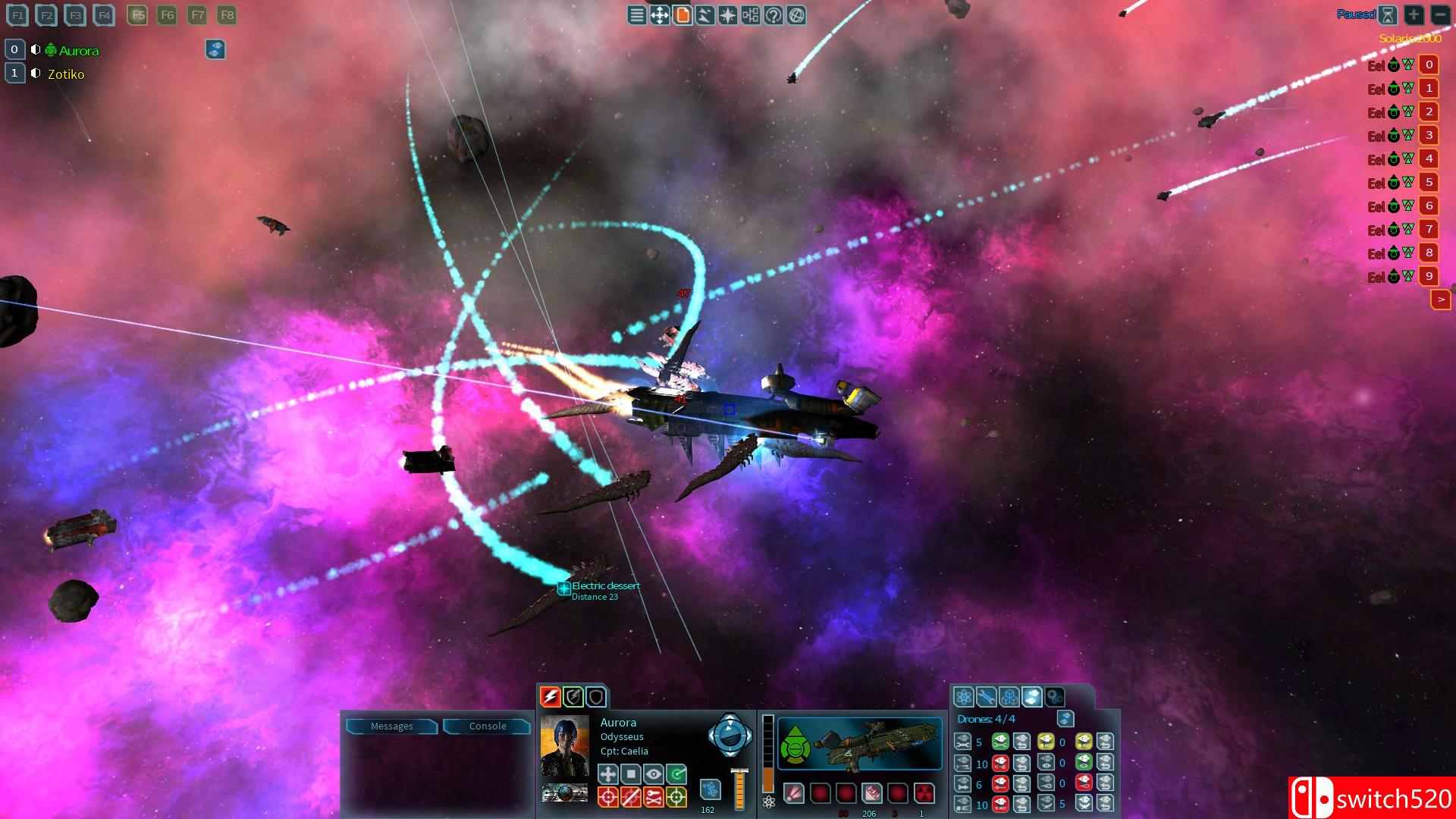This screenshot has width=1456, height=819.
Task: Switch to the Console tab
Action: 486,726
